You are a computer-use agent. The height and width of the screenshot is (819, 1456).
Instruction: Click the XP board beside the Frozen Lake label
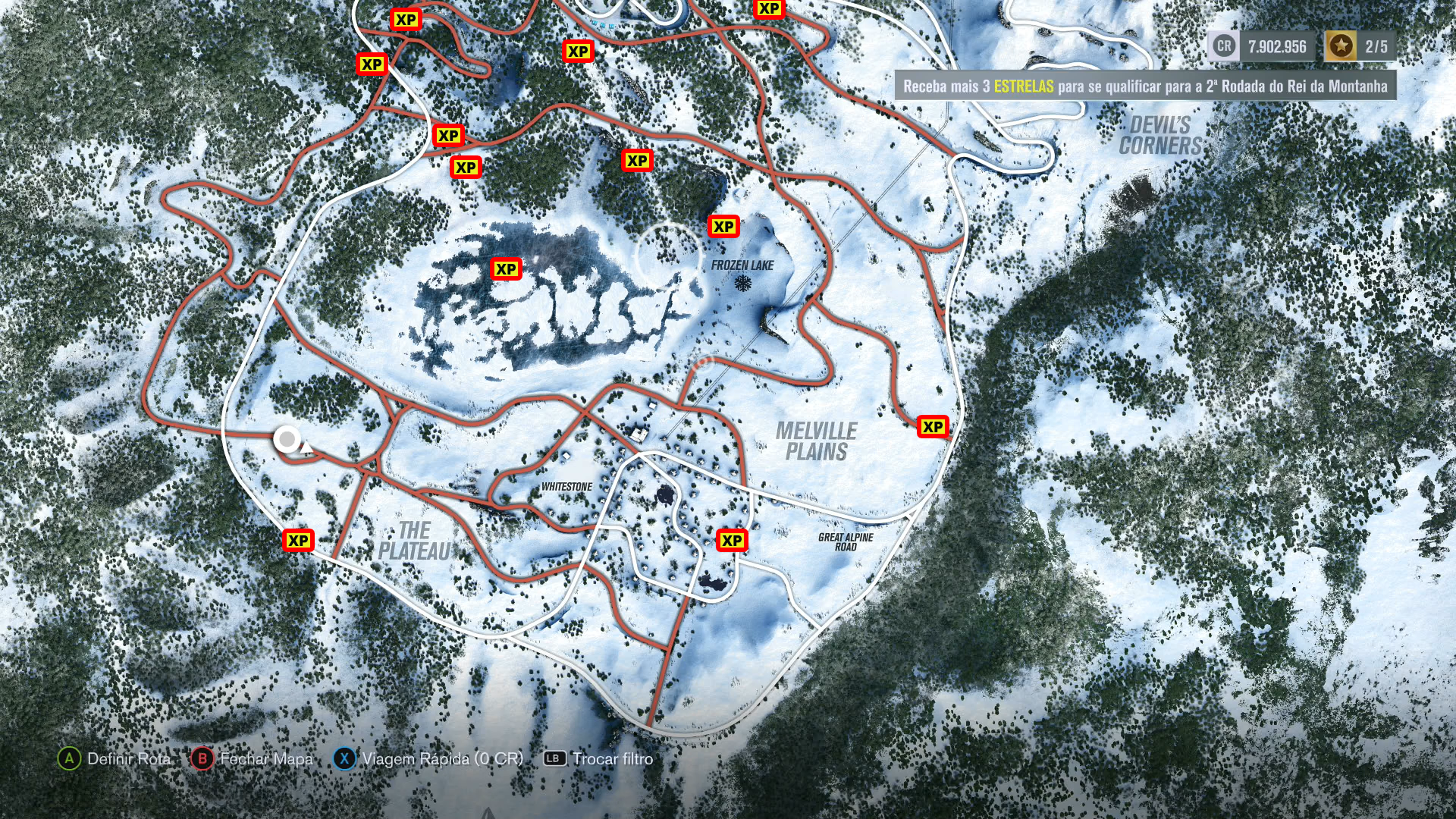coord(723,227)
